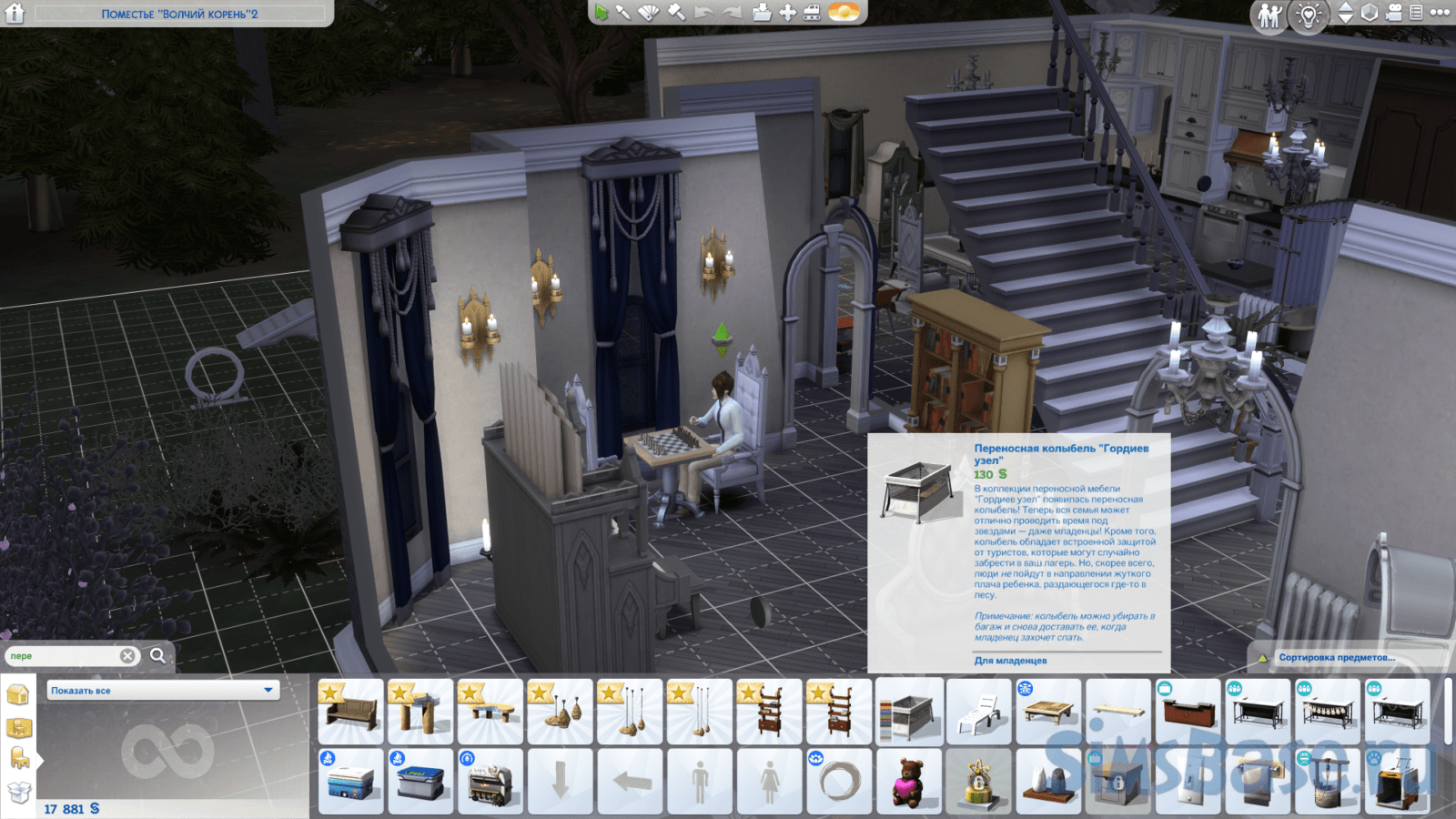Open the three-dots options menu

[x=1440, y=13]
